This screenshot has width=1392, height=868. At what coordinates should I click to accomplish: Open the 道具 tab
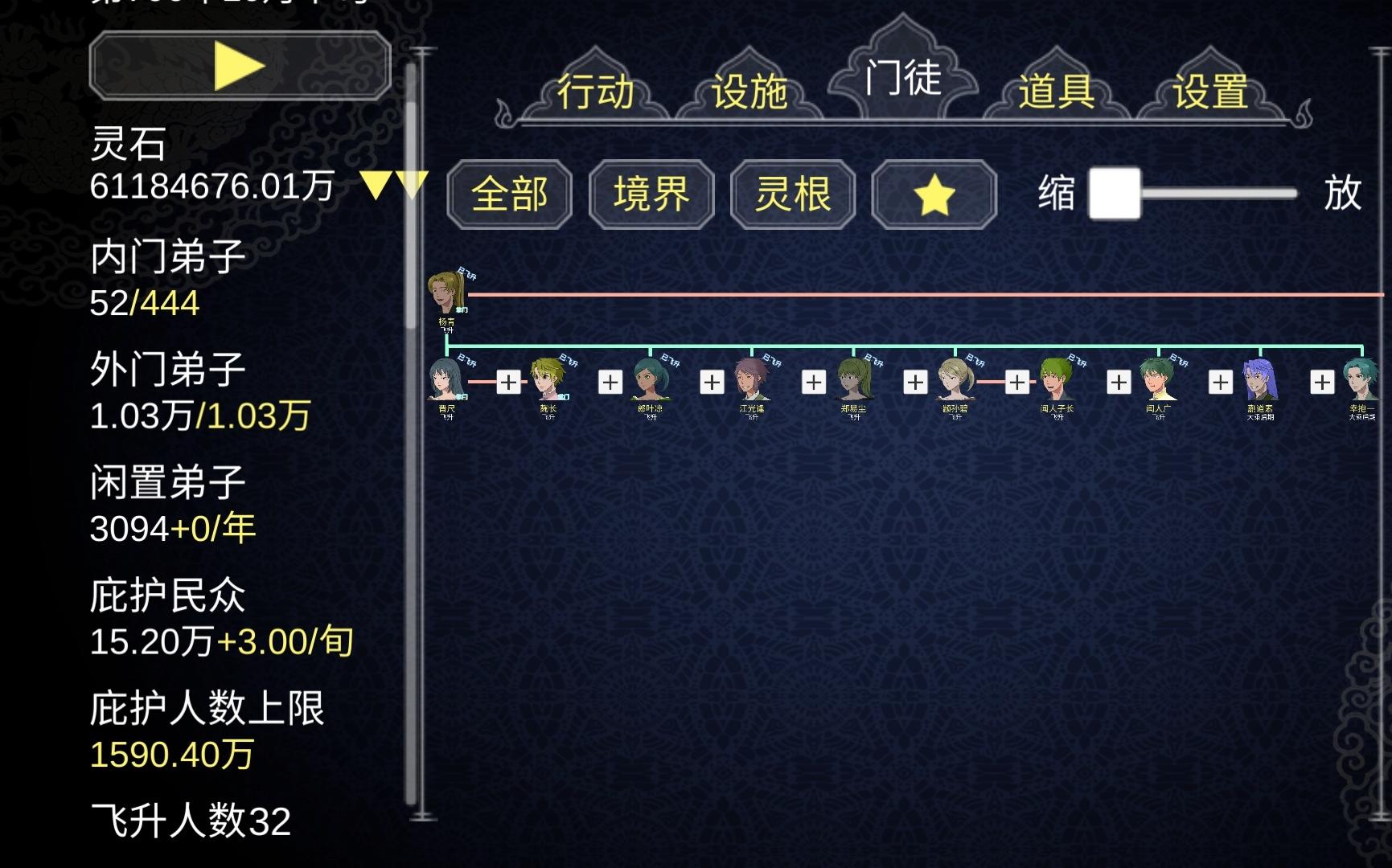[1054, 91]
